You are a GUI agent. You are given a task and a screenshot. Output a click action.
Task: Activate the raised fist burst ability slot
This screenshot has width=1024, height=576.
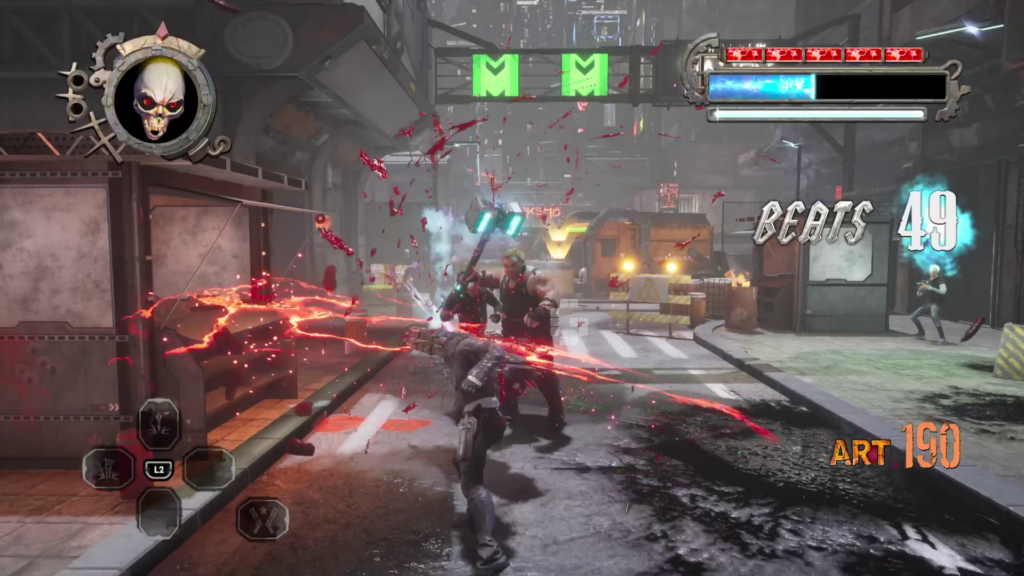(108, 468)
